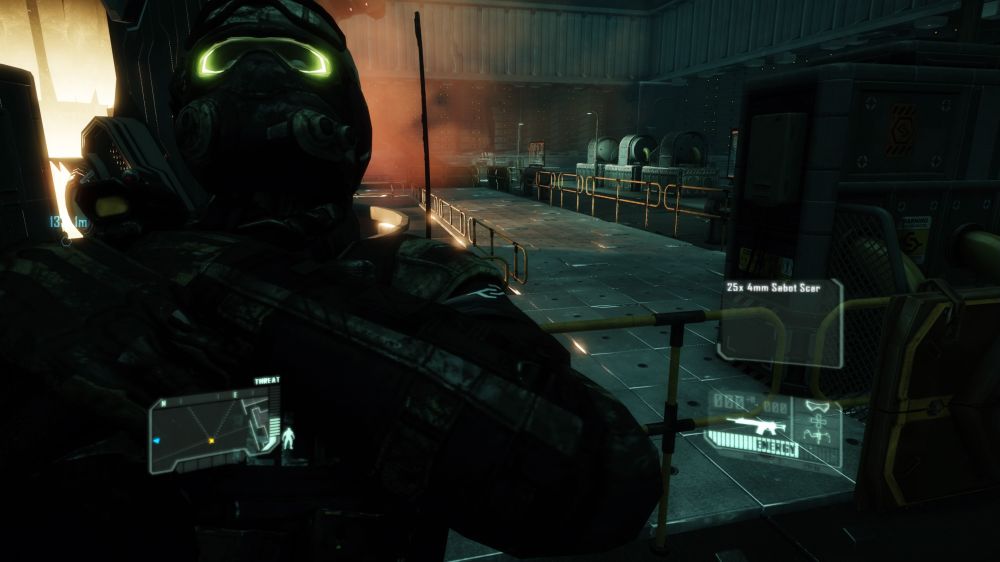
Task: Select the SCAR rifle weapon icon
Action: [756, 425]
